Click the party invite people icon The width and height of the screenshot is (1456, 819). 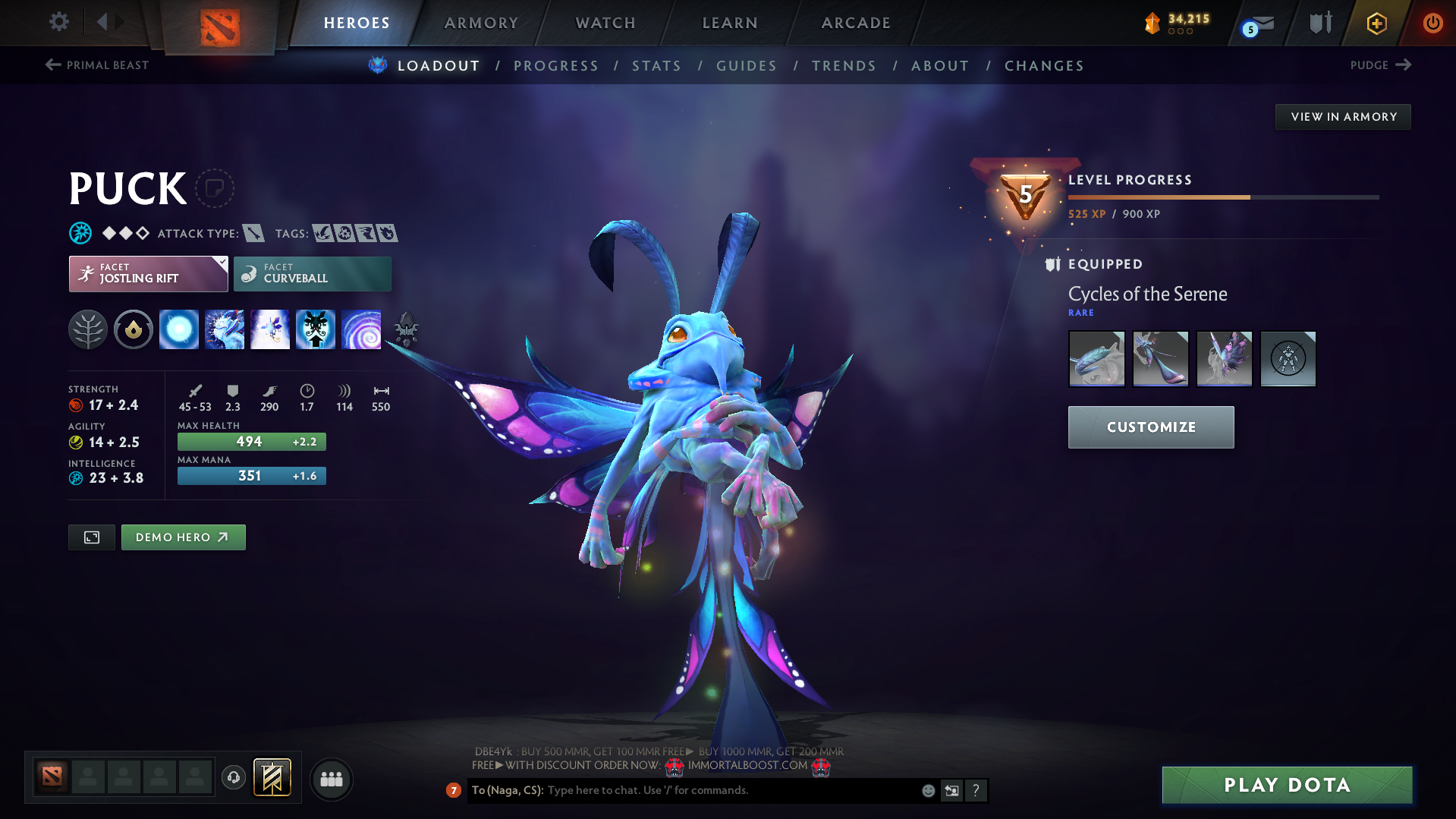click(331, 779)
